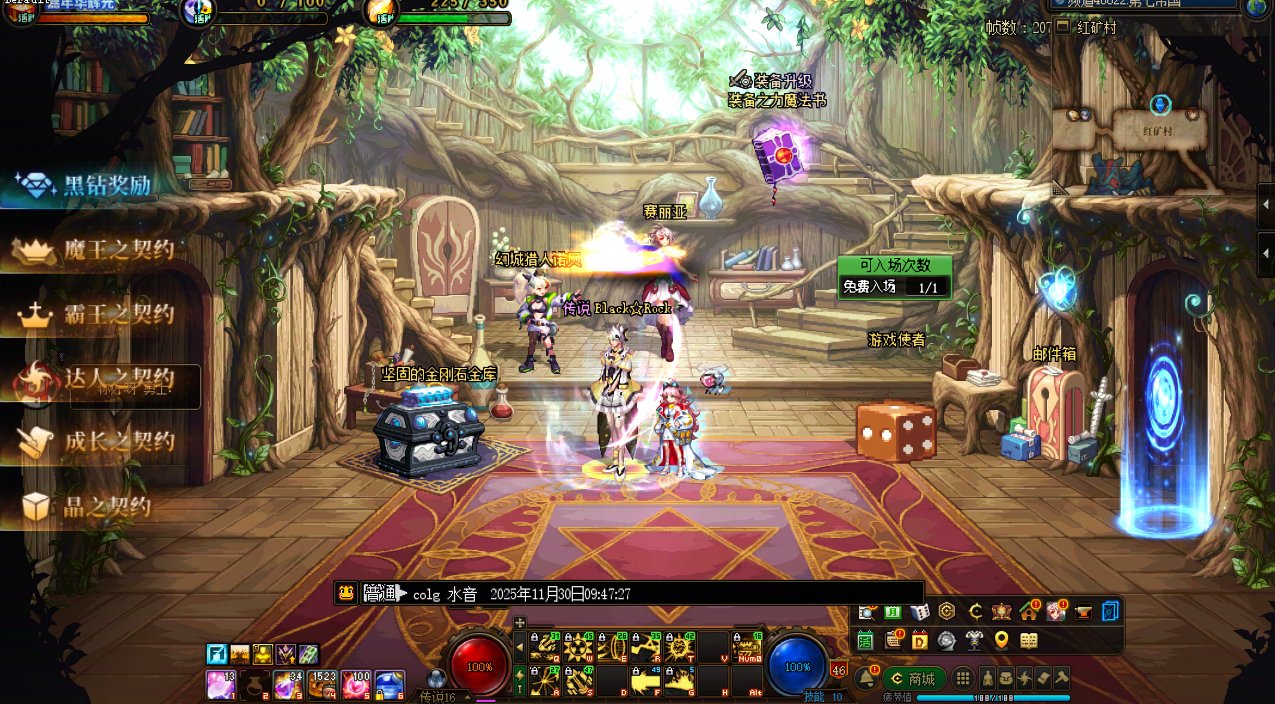Select the 晶之契约 entry
This screenshot has width=1275, height=704.
tap(90, 506)
